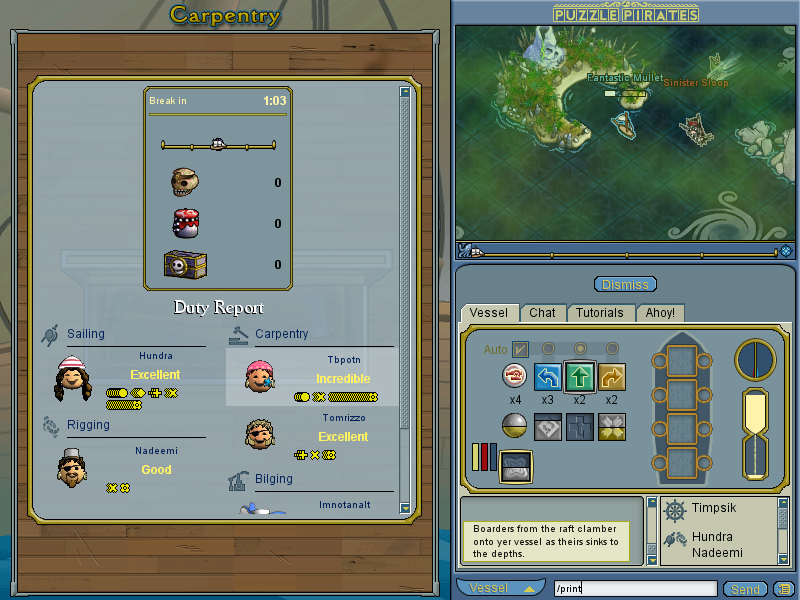Click Tbpotn's Carpentry duty report row

312,377
